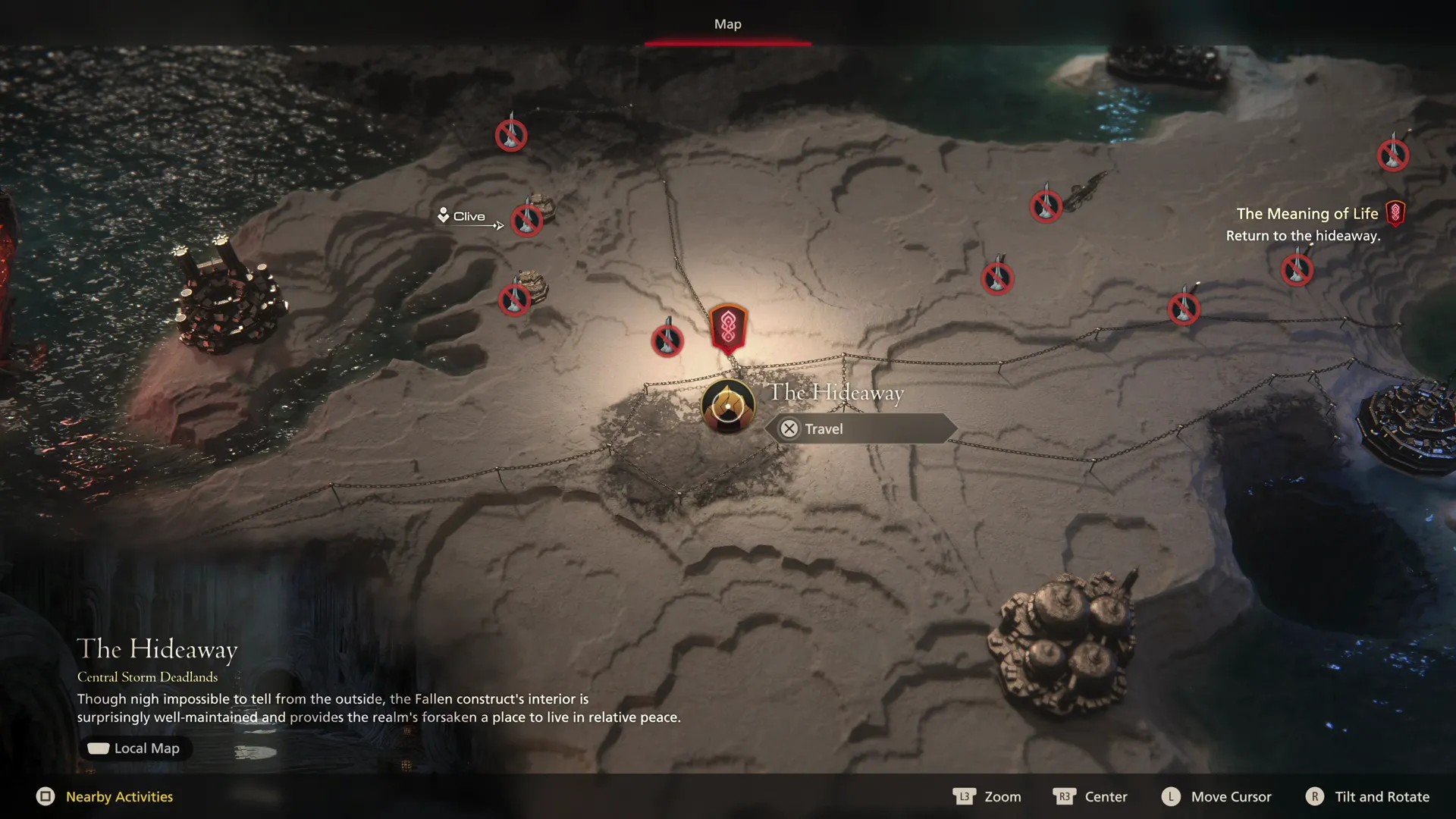Click the red quest marker above The Hideaway
This screenshot has height=819, width=1456.
click(x=727, y=326)
